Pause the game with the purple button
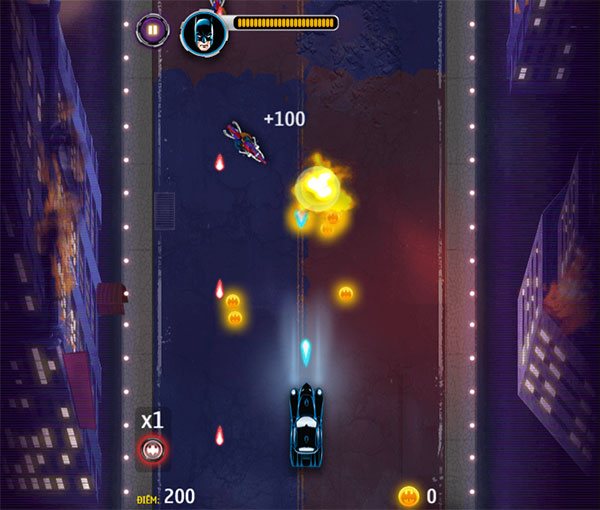Screen dimensions: 600x510 click(x=151, y=29)
